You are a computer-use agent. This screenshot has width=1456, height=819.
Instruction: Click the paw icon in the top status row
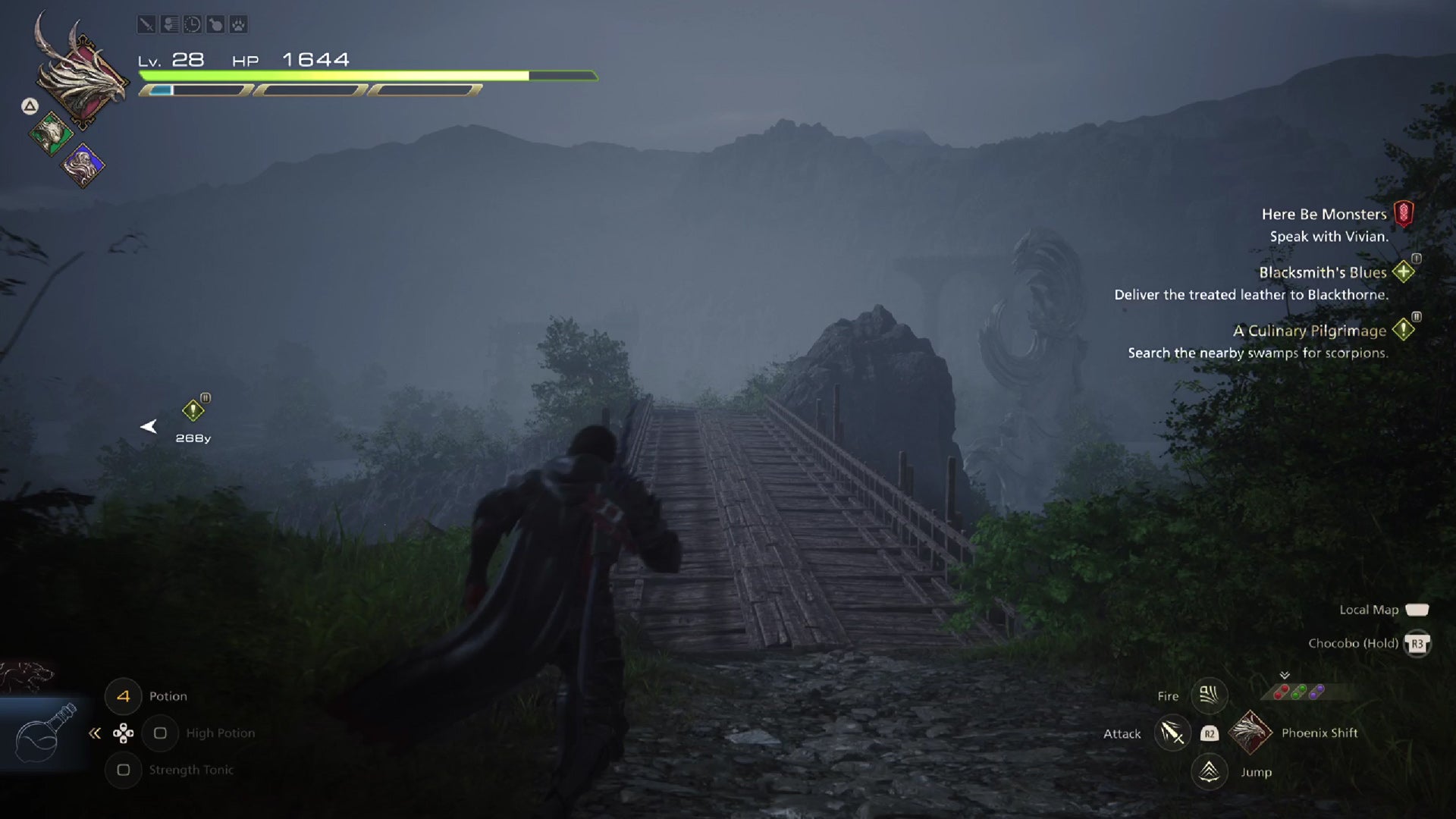(240, 24)
